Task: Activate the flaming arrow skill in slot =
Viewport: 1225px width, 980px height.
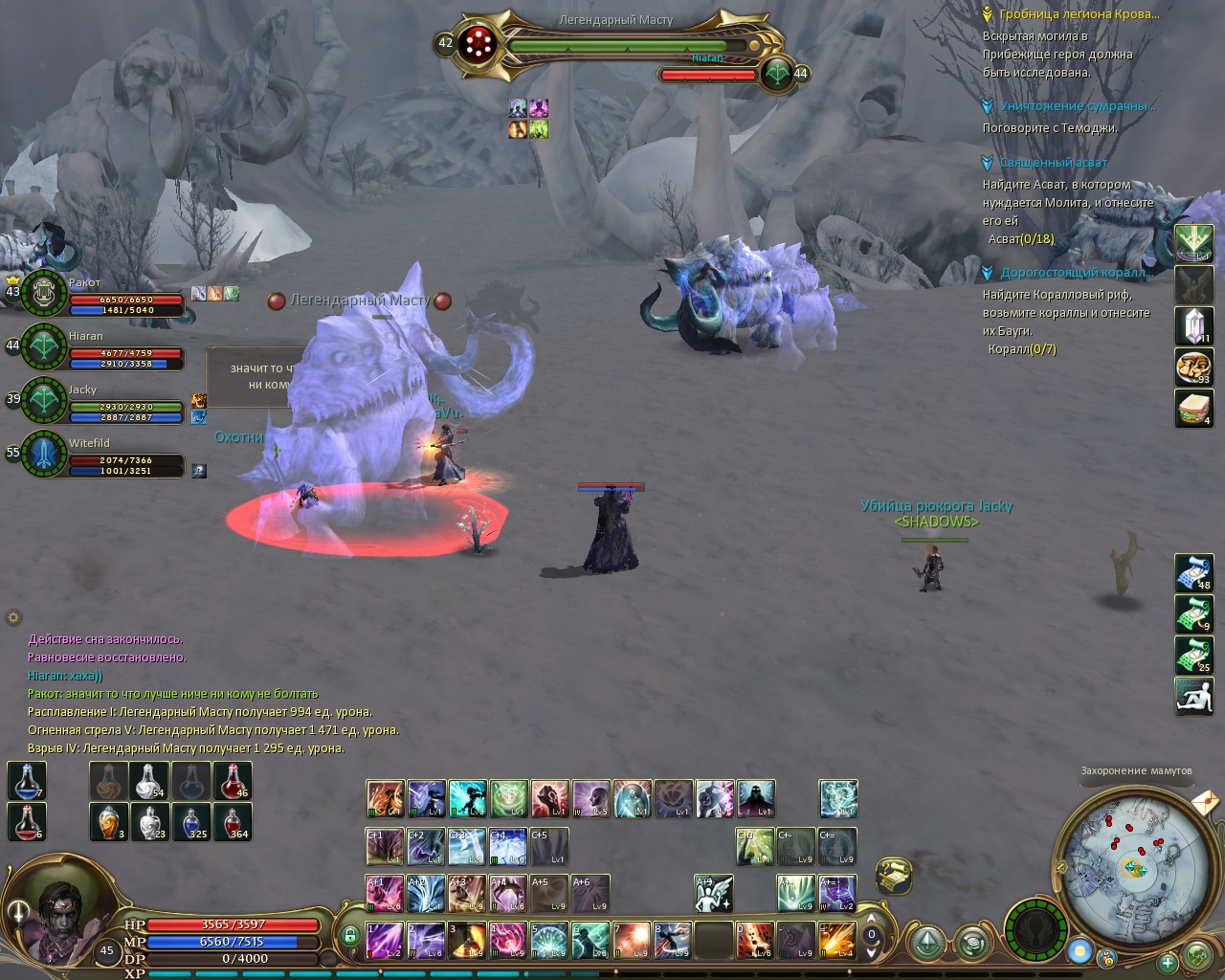Action: [x=836, y=941]
